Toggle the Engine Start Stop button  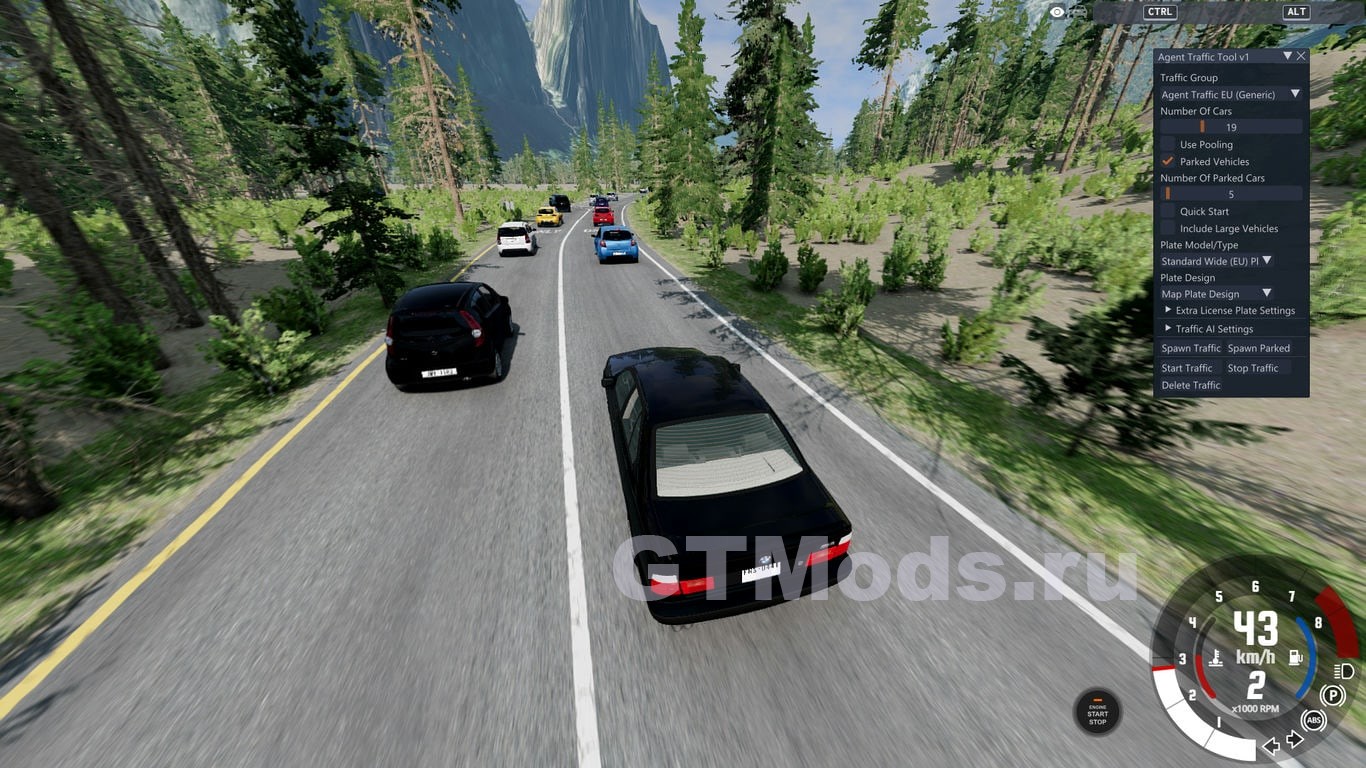1097,713
